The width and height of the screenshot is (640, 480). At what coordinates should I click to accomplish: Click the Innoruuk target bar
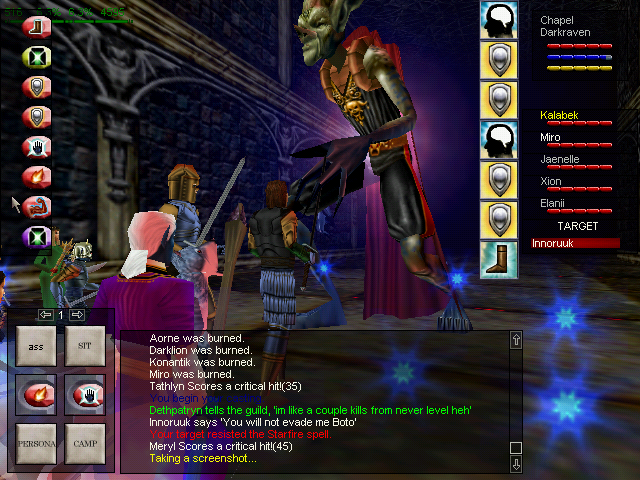(x=576, y=243)
